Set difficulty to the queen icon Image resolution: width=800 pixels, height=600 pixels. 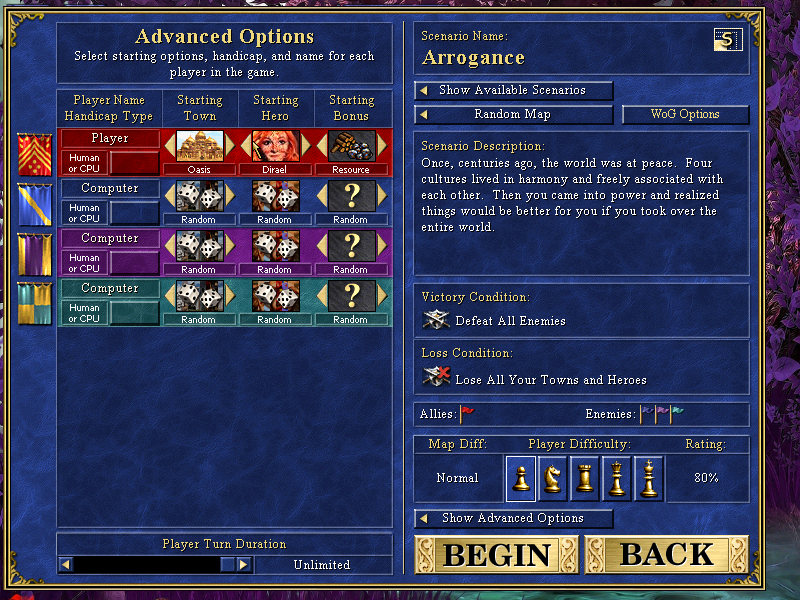(x=617, y=478)
